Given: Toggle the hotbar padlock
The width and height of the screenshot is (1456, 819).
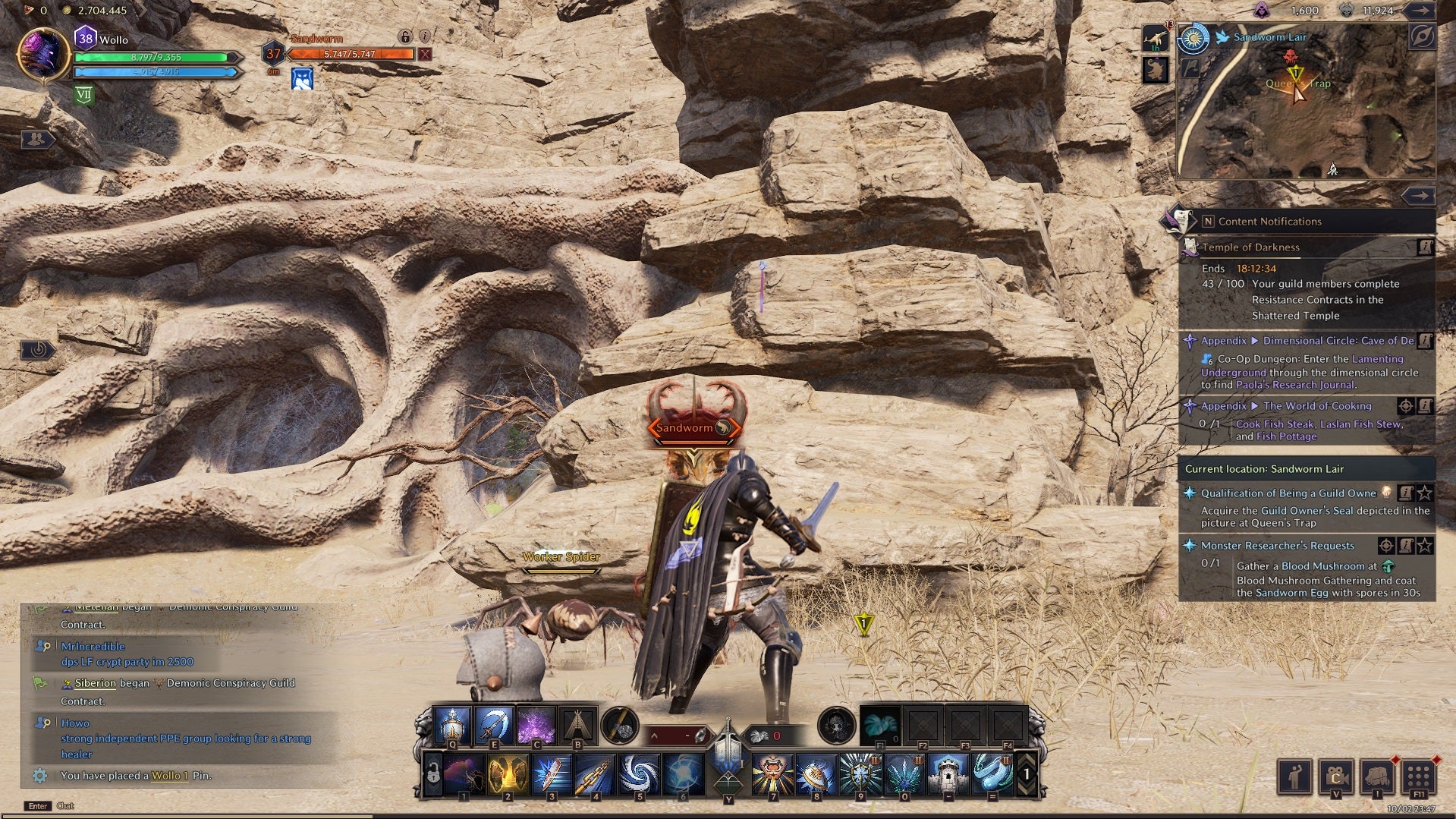Looking at the screenshot, I should click(433, 775).
